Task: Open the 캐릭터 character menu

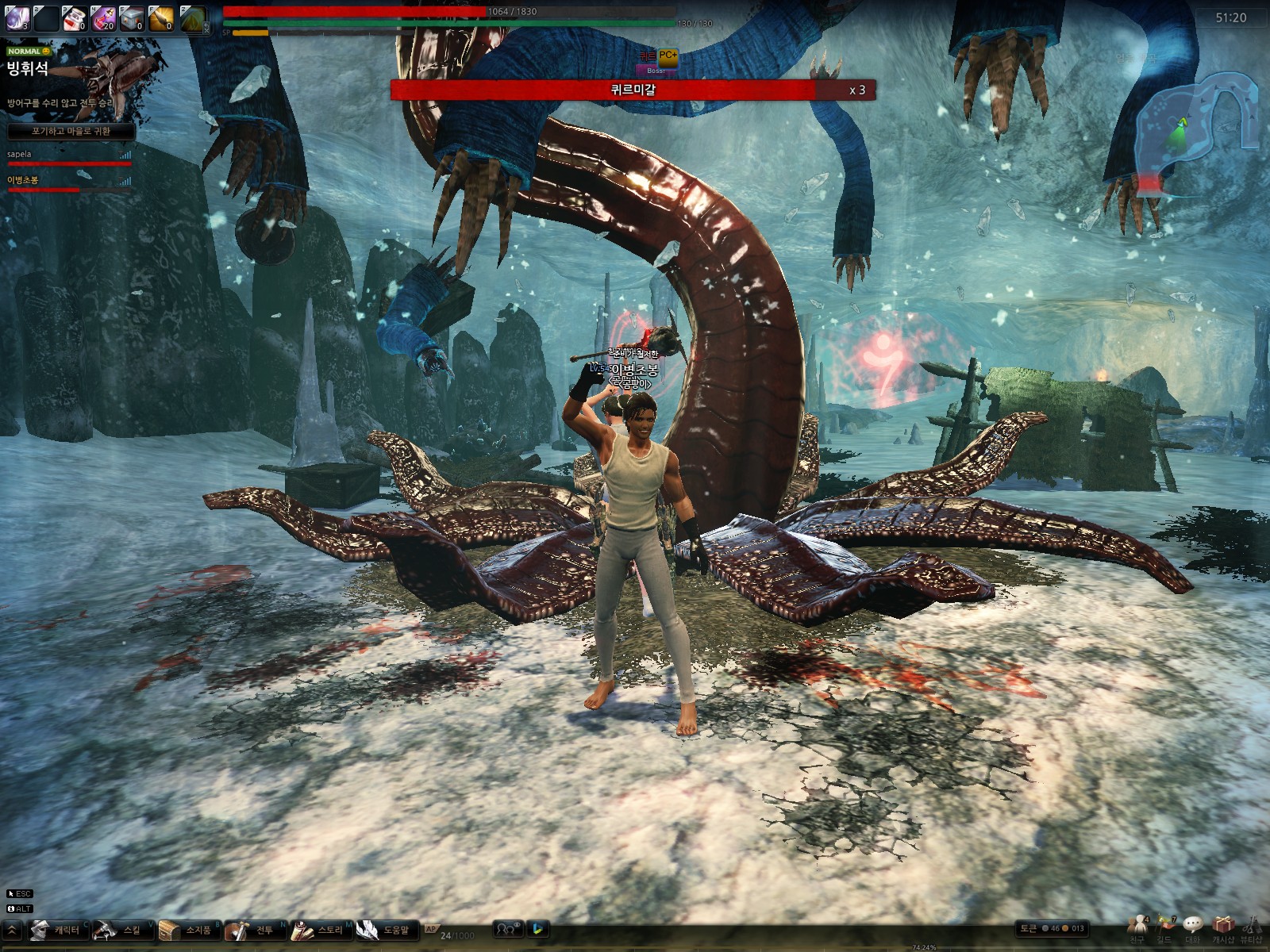Action: coord(57,930)
